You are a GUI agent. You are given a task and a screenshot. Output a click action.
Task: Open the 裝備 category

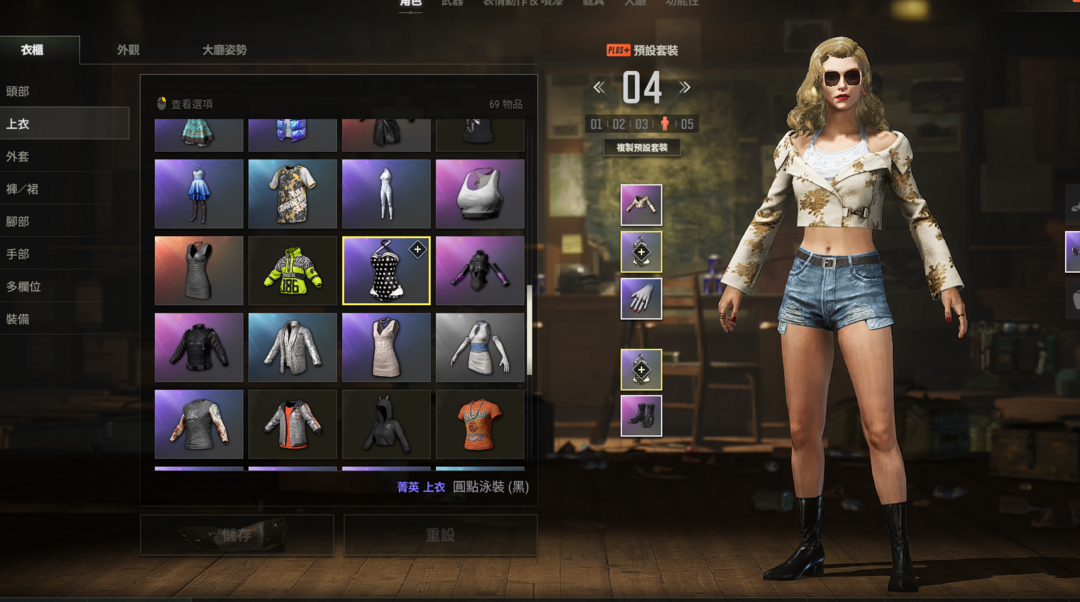18,319
